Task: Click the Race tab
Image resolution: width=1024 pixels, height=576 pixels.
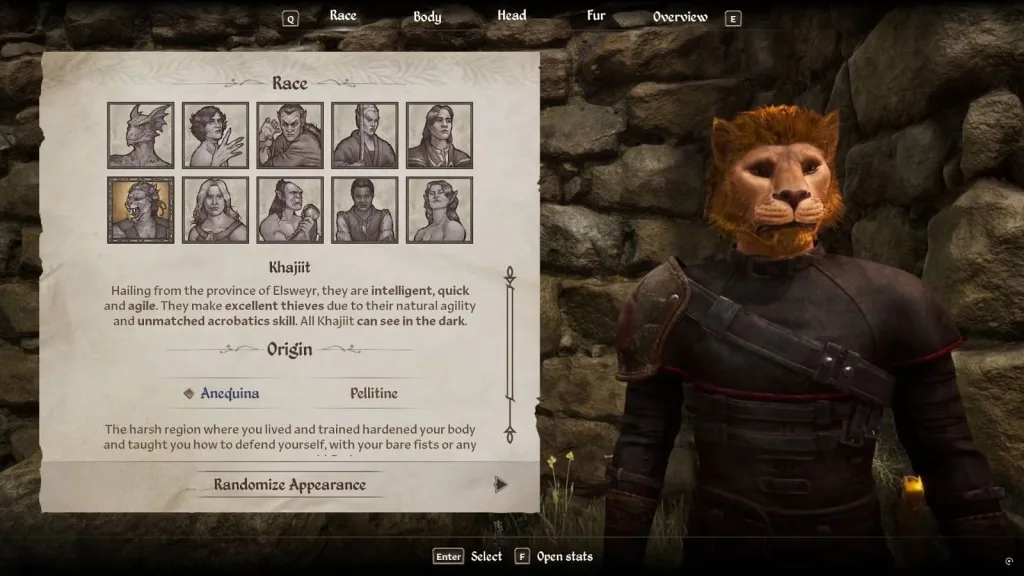Action: [x=343, y=16]
